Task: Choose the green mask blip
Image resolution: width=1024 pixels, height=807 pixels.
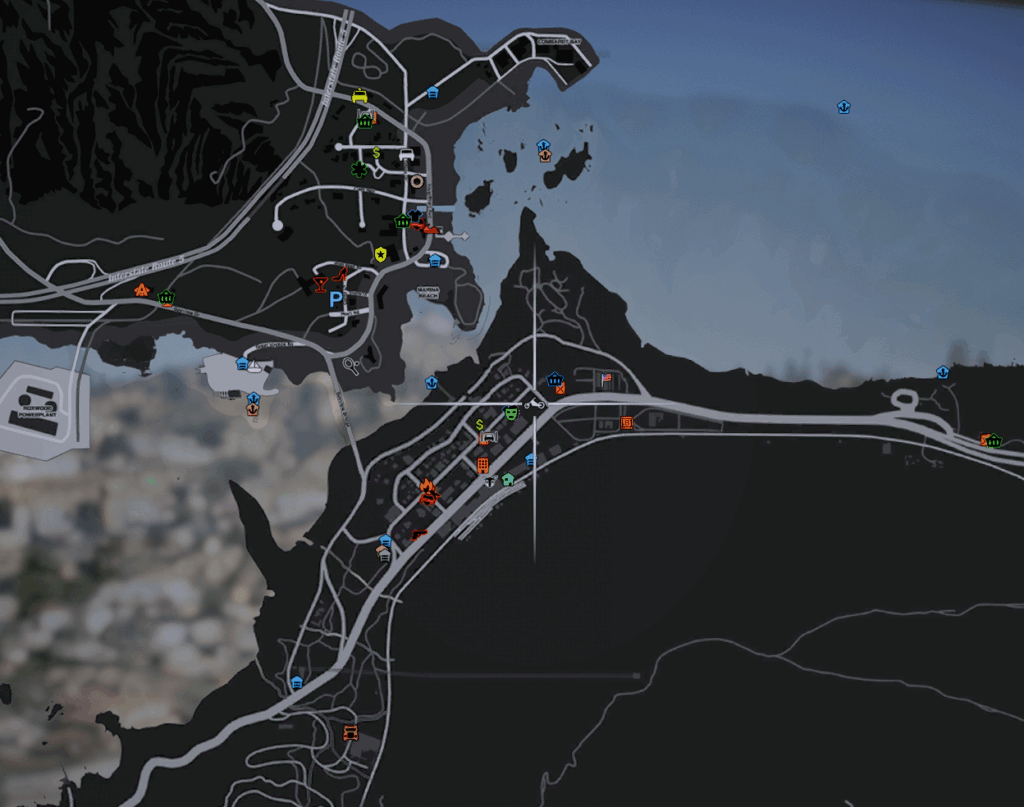Action: tap(511, 412)
